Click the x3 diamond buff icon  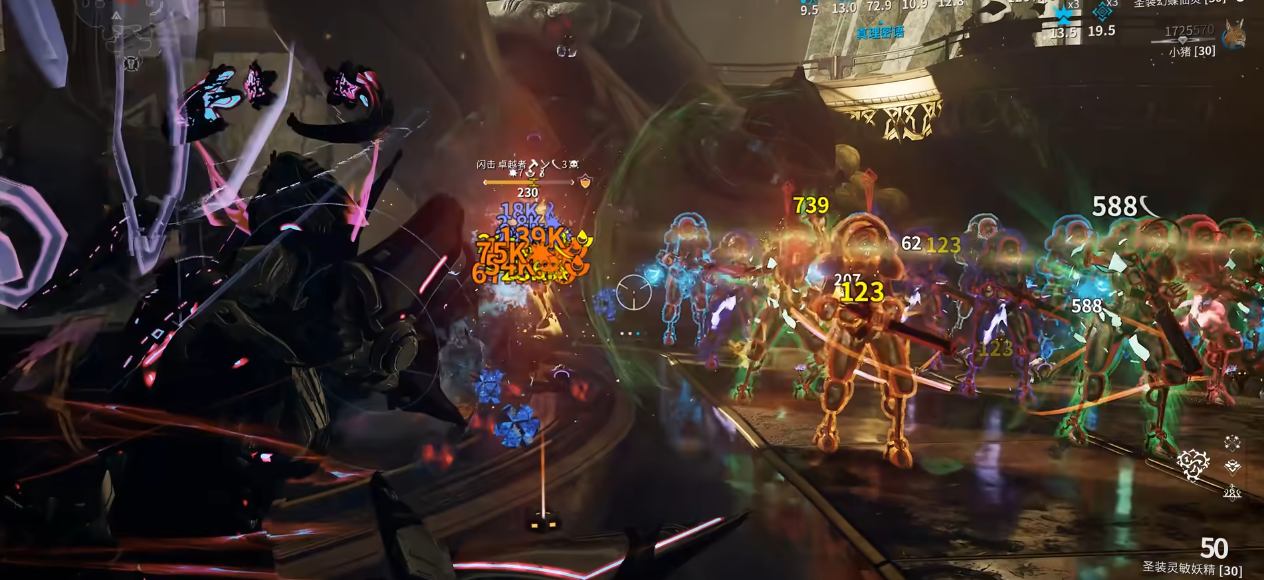tap(1102, 11)
